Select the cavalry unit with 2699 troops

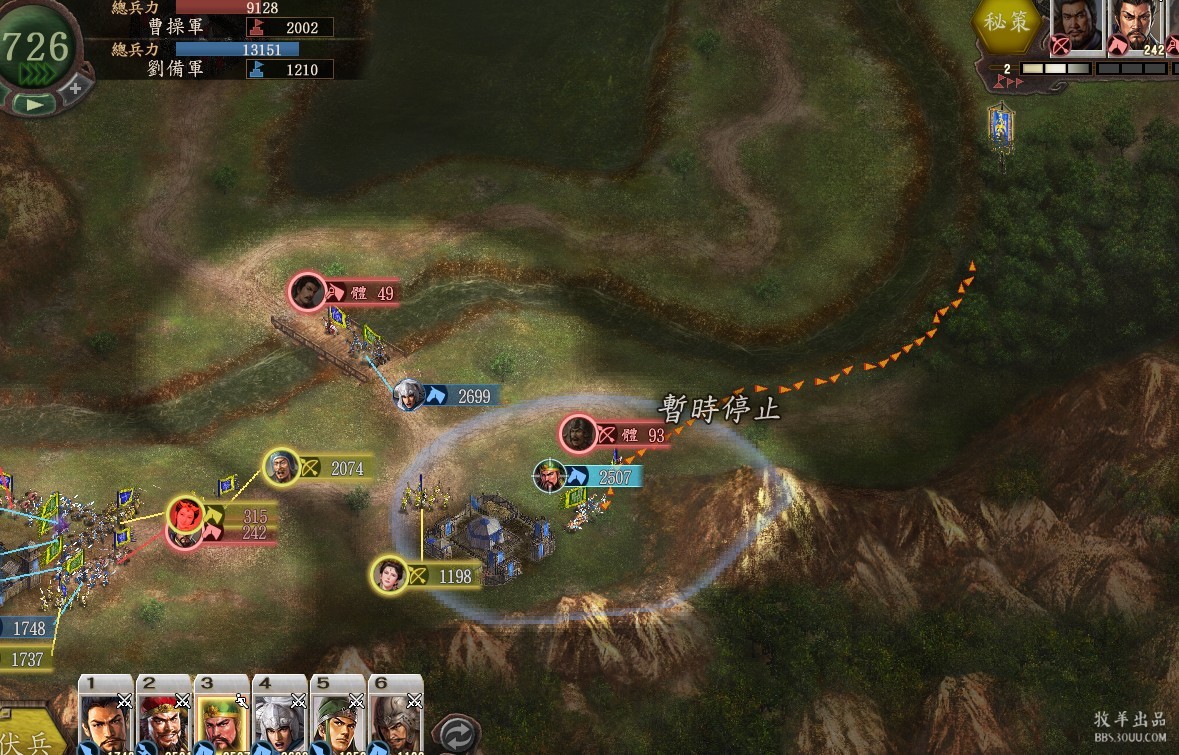(410, 395)
